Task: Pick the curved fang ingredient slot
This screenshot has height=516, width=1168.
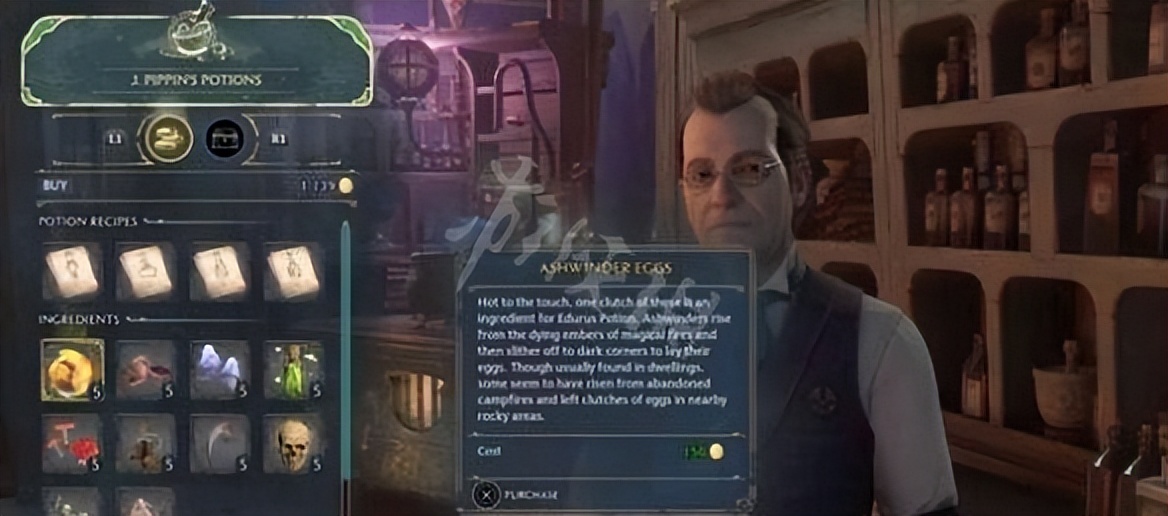Action: pyautogui.click(x=219, y=443)
